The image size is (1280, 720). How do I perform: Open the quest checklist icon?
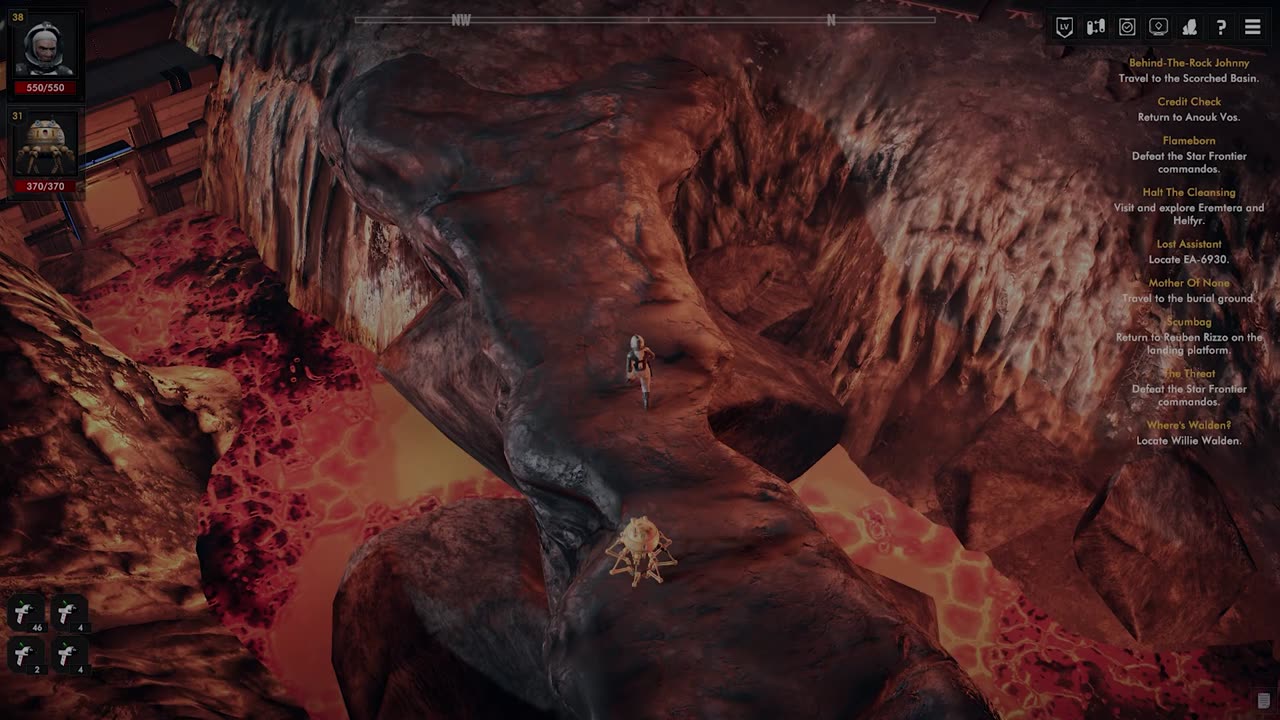pyautogui.click(x=1127, y=27)
